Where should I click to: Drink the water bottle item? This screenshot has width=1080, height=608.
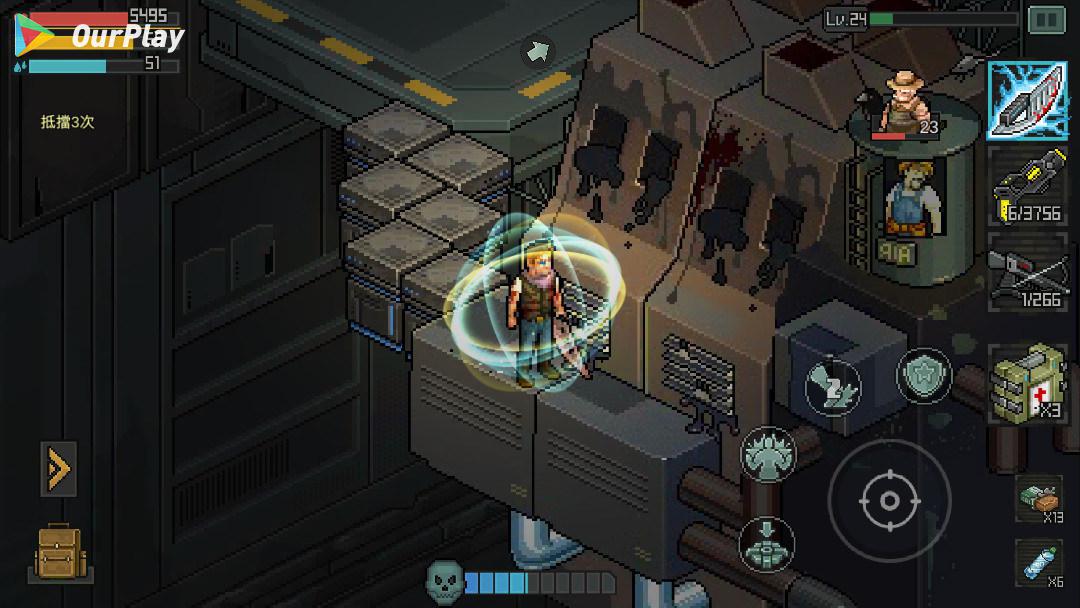tap(1039, 563)
